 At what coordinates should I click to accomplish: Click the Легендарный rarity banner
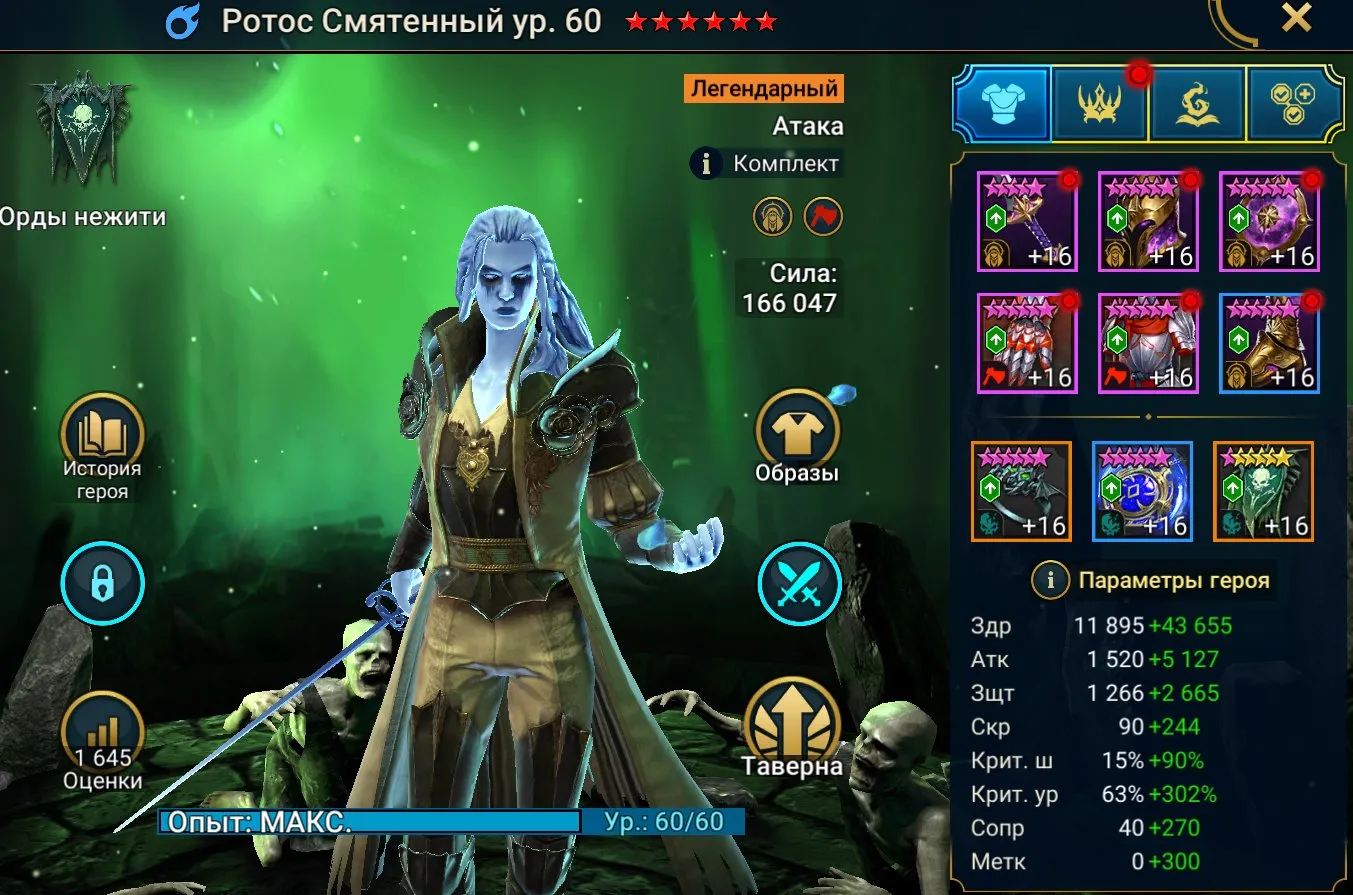click(764, 88)
